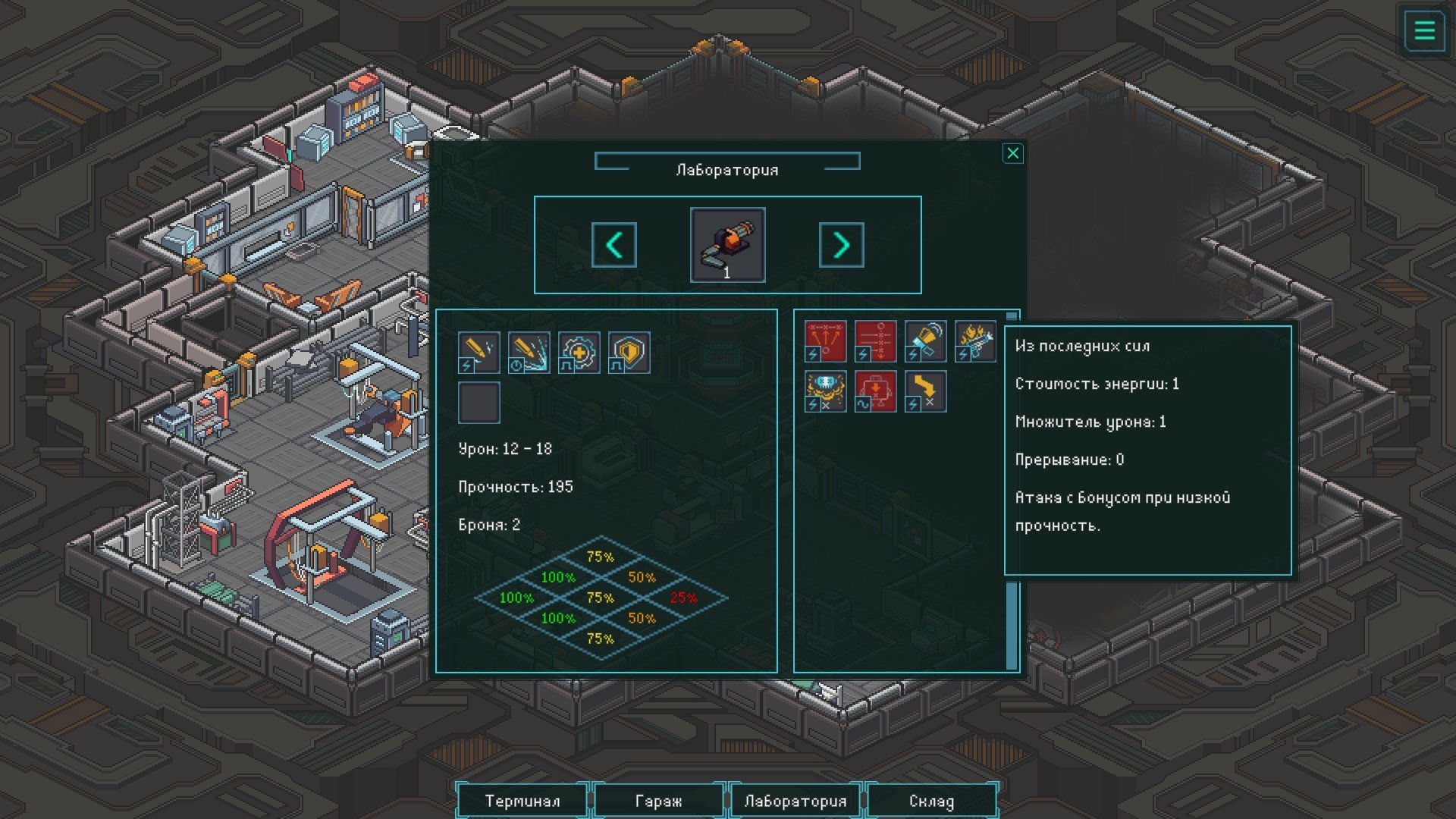The width and height of the screenshot is (1456, 819).
Task: Select the robot unit portrait slot
Action: coord(727,245)
